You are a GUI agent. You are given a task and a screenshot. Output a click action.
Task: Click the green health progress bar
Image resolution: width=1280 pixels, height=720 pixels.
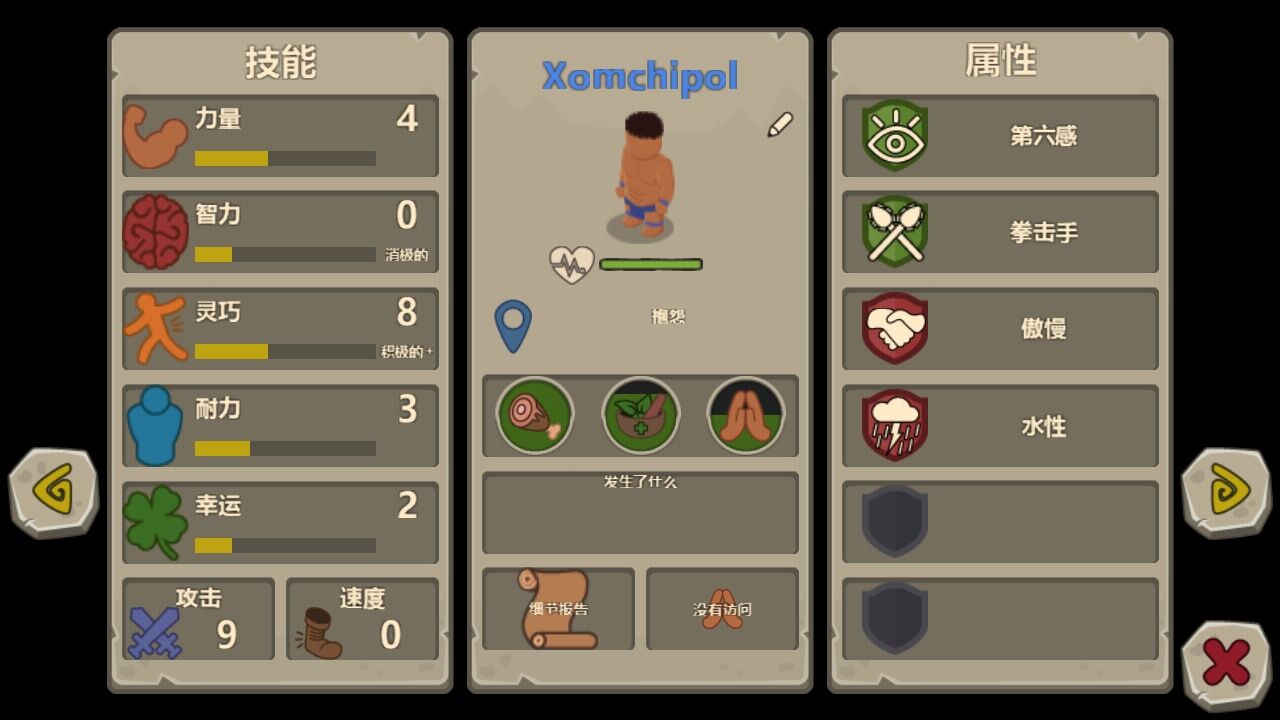tap(650, 263)
